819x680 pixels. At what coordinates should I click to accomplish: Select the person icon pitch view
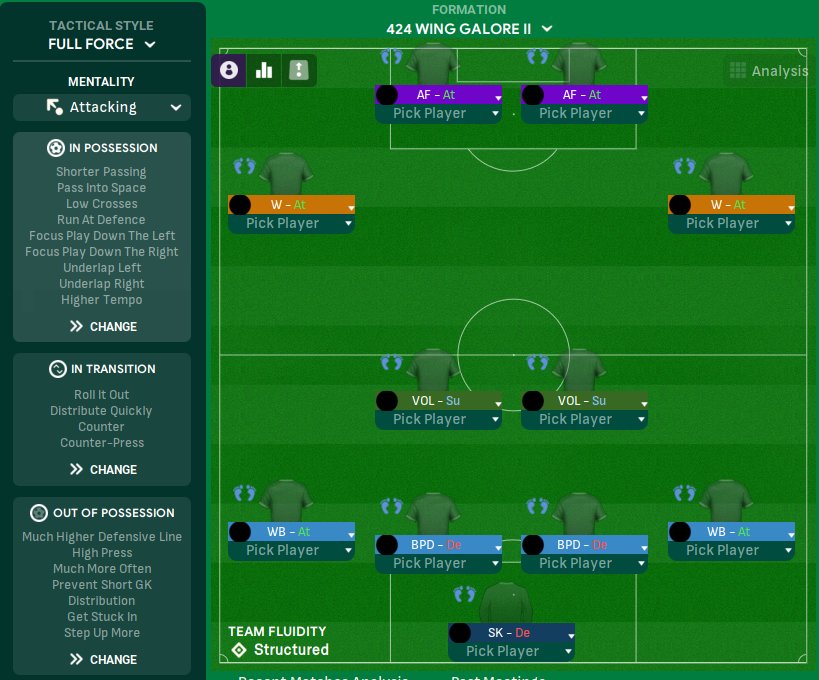click(x=229, y=70)
